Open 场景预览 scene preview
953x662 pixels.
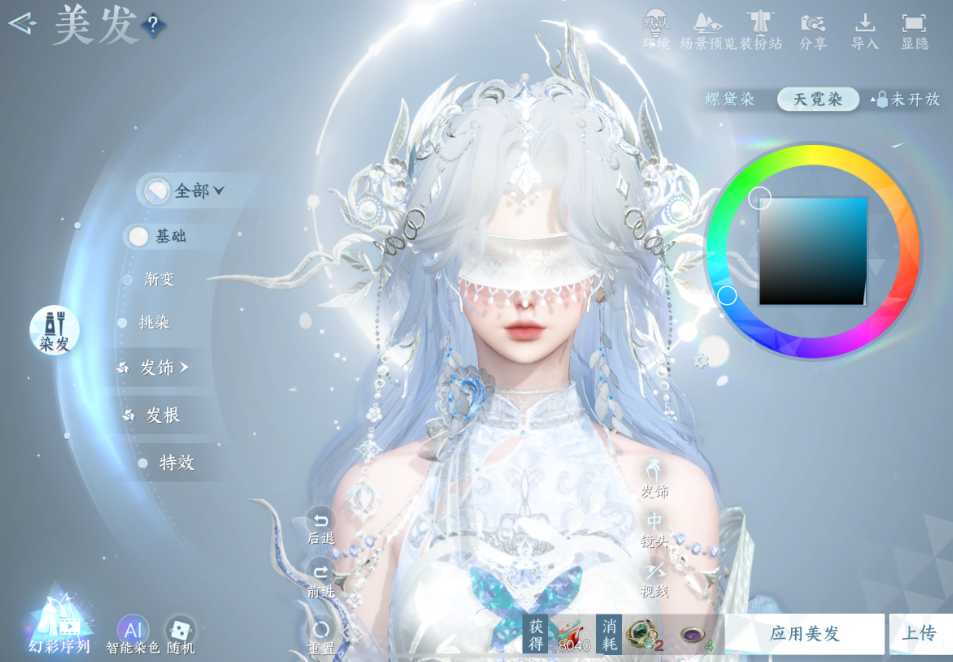tap(708, 31)
